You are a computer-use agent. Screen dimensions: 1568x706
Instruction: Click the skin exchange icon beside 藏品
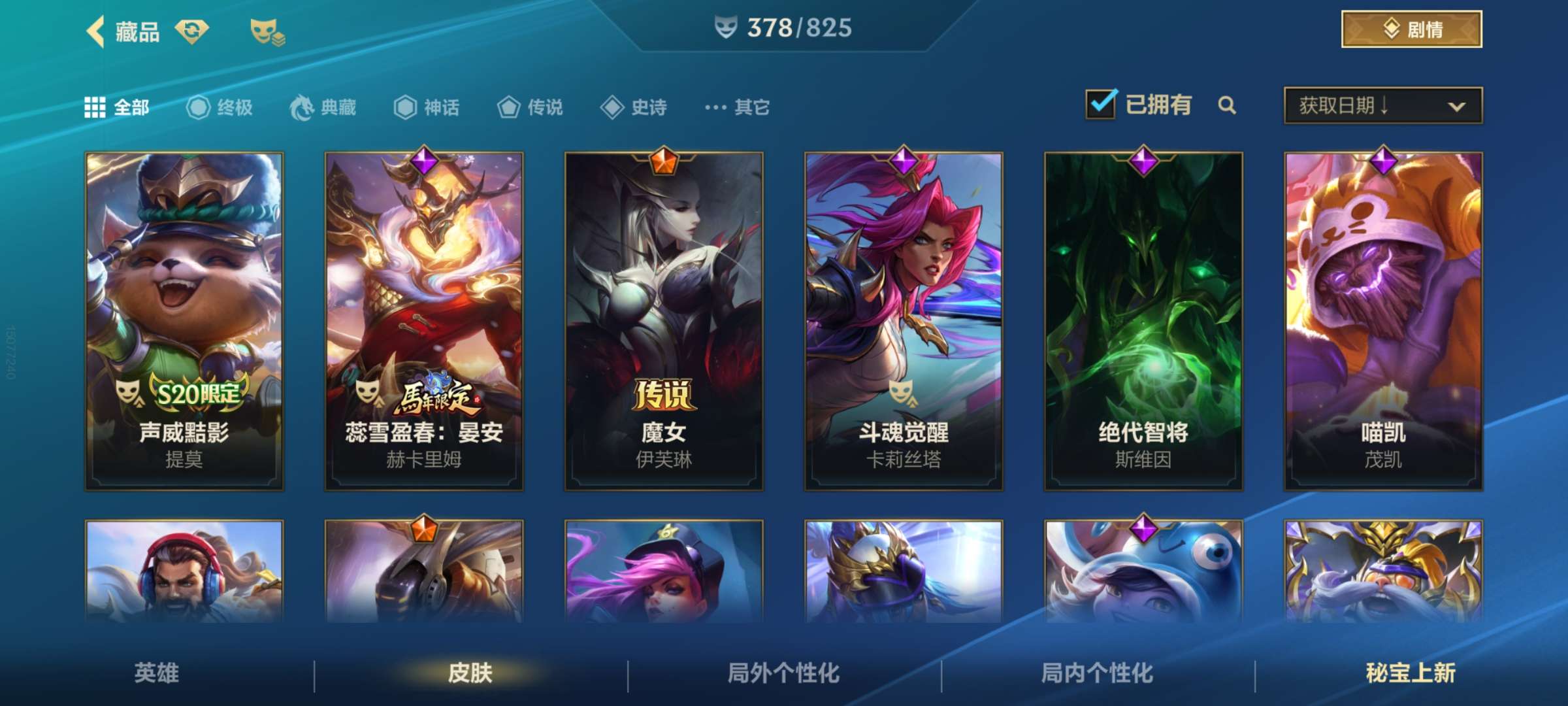coord(192,29)
